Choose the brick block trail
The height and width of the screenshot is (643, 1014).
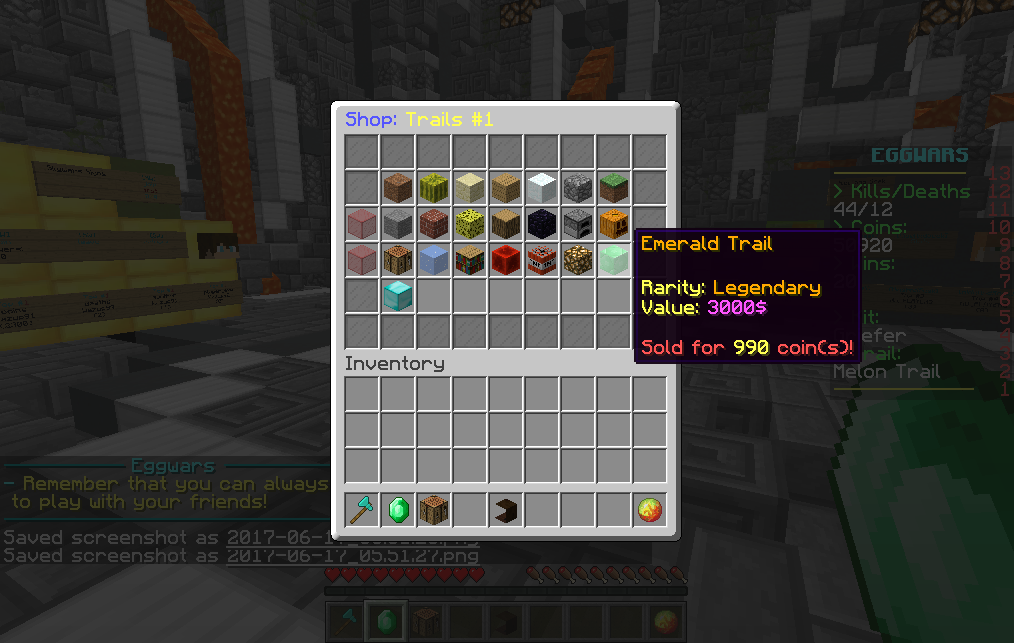[433, 223]
